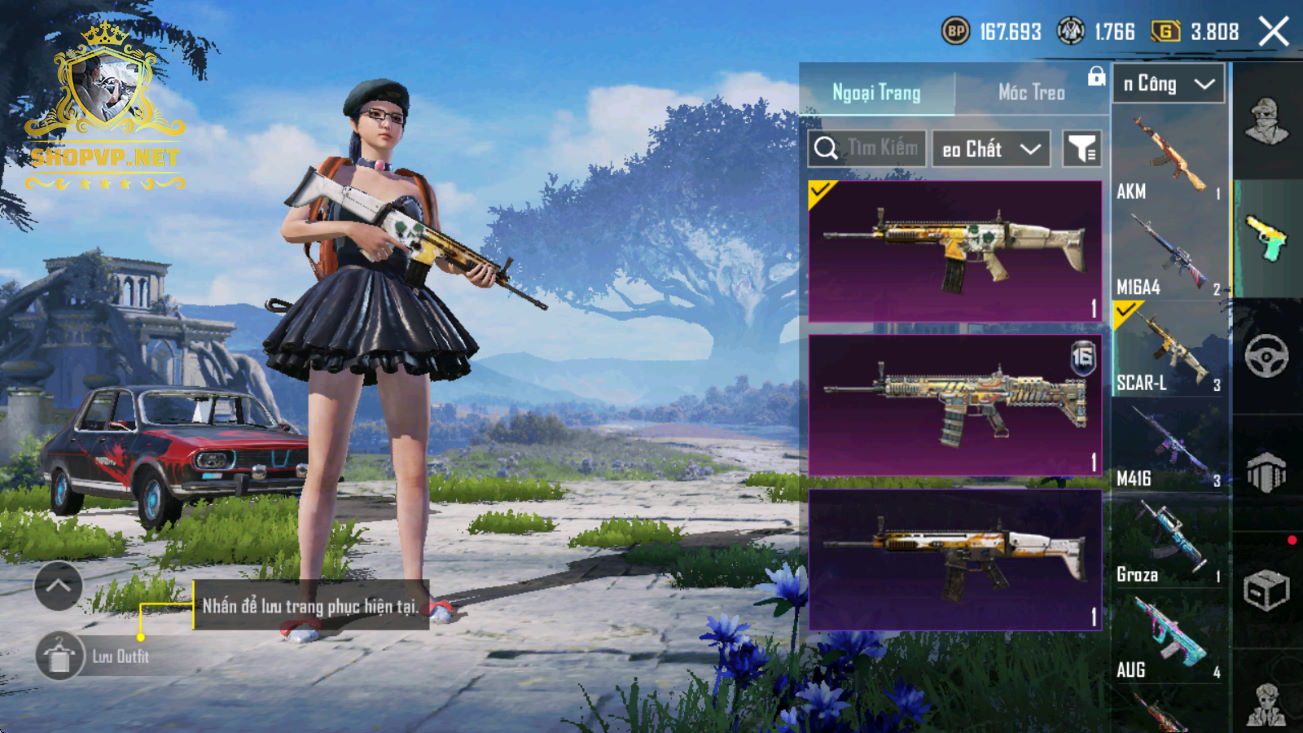Switch to the Ngoại Trang tab
Image resolution: width=1303 pixels, height=733 pixels.
pos(876,93)
